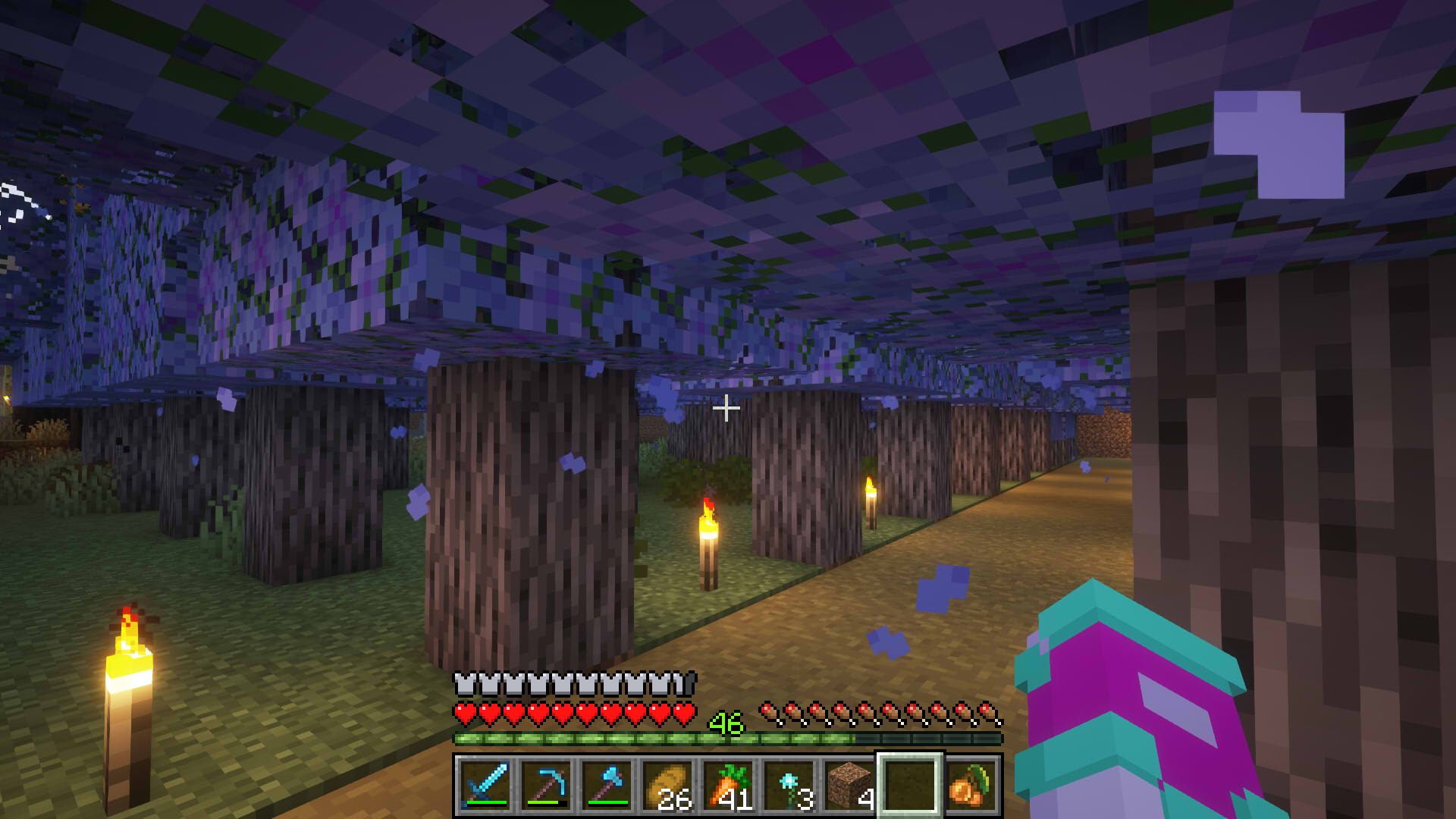Choose the diamond axe in the hotbar
Viewport: 1456px width, 819px height.
tap(607, 786)
